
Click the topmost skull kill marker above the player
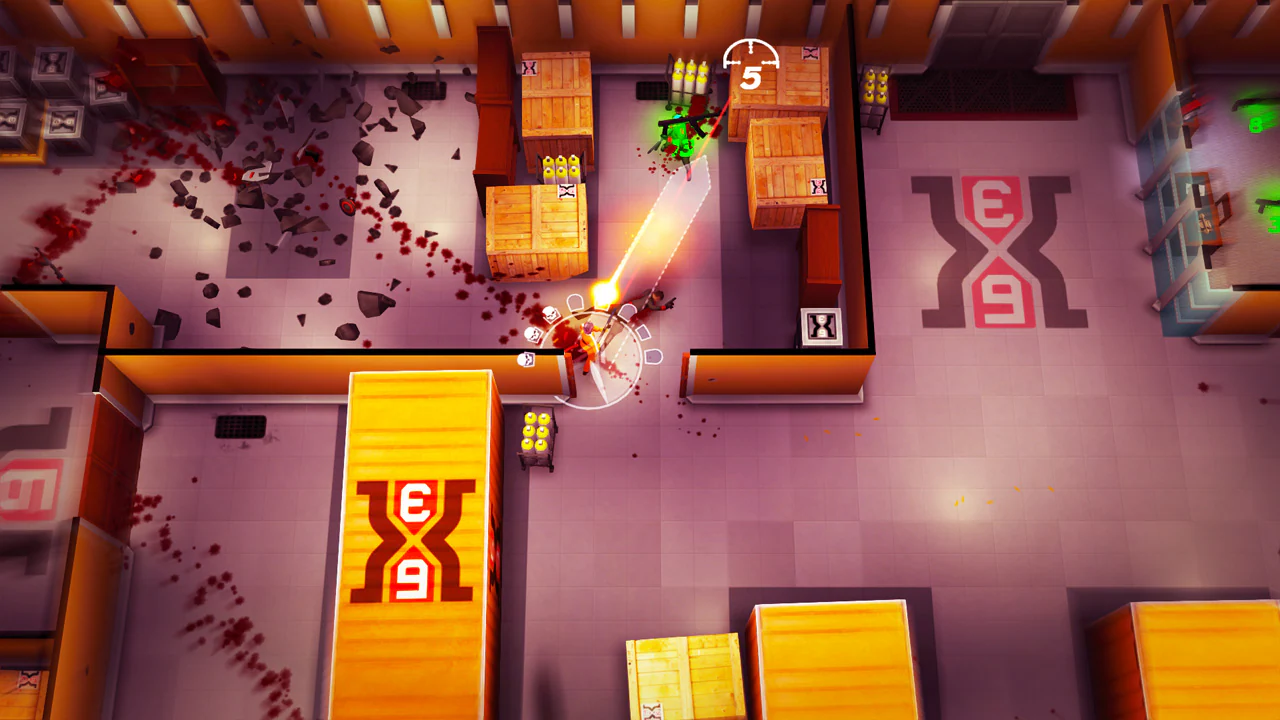click(x=550, y=314)
